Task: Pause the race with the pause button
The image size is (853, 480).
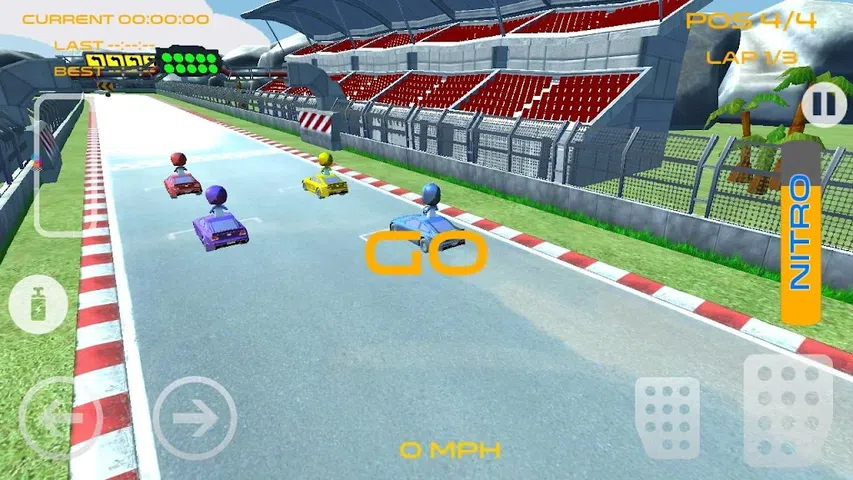Action: [823, 103]
